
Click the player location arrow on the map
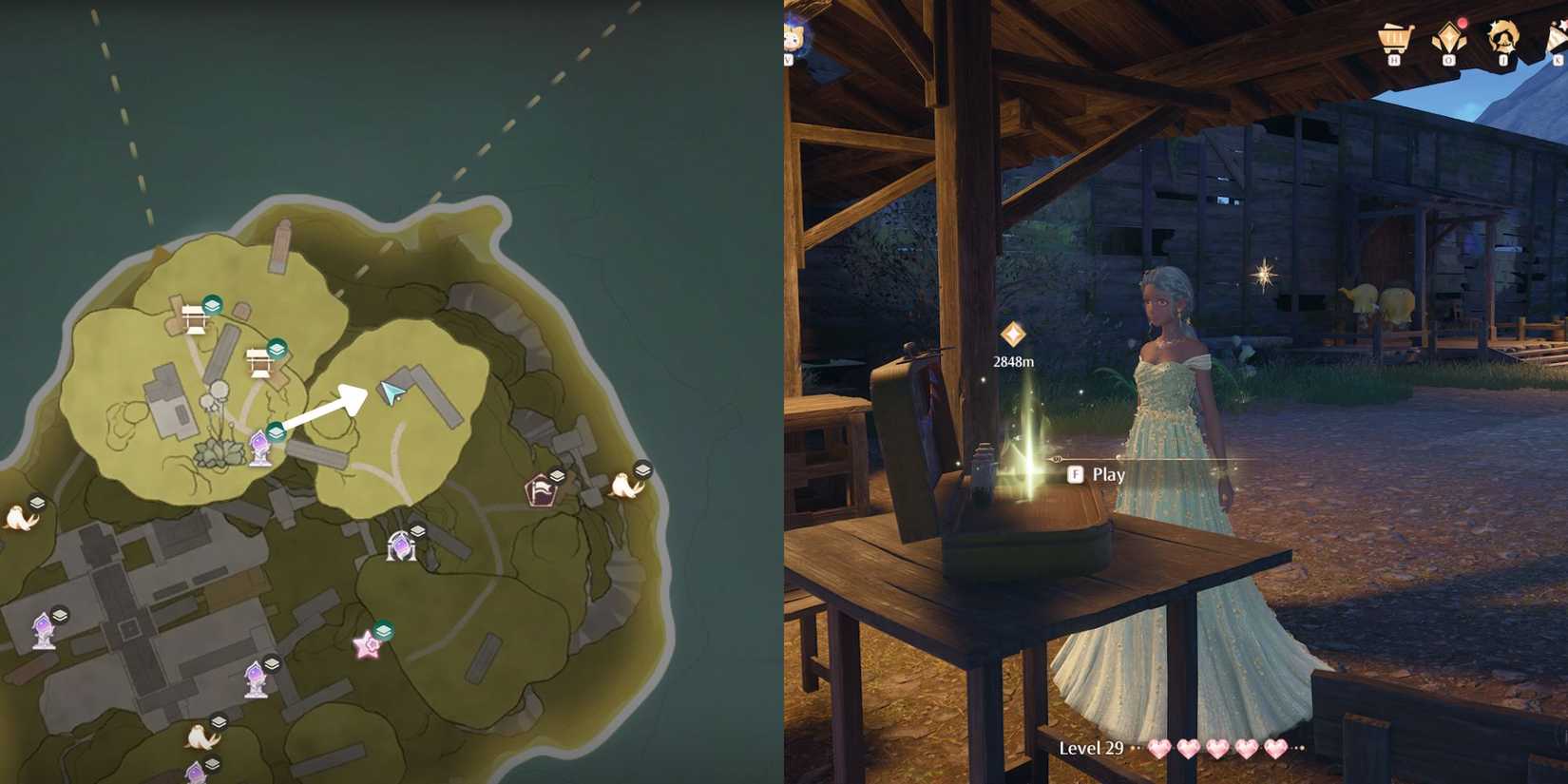pos(392,394)
